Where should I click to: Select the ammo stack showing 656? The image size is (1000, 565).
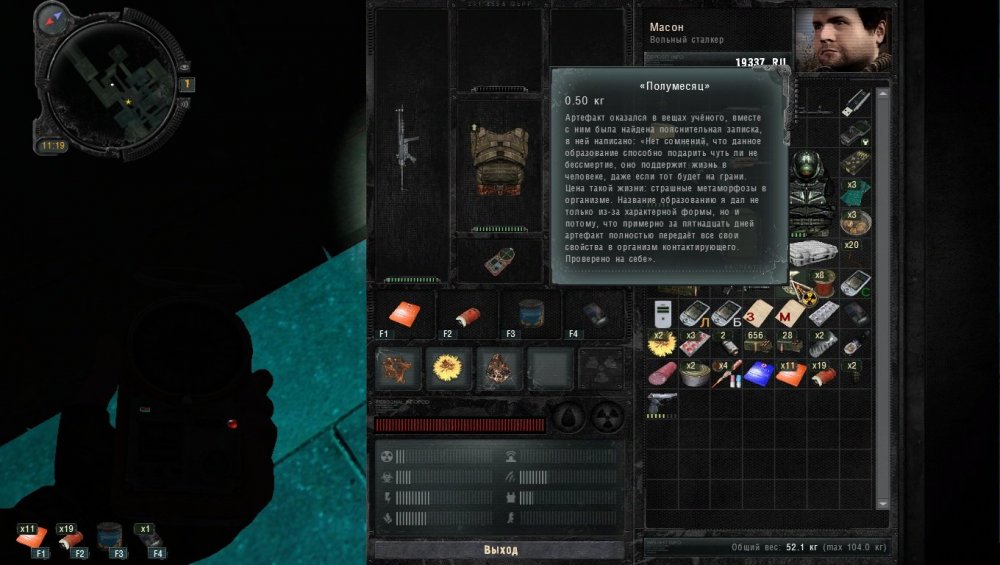(x=756, y=345)
